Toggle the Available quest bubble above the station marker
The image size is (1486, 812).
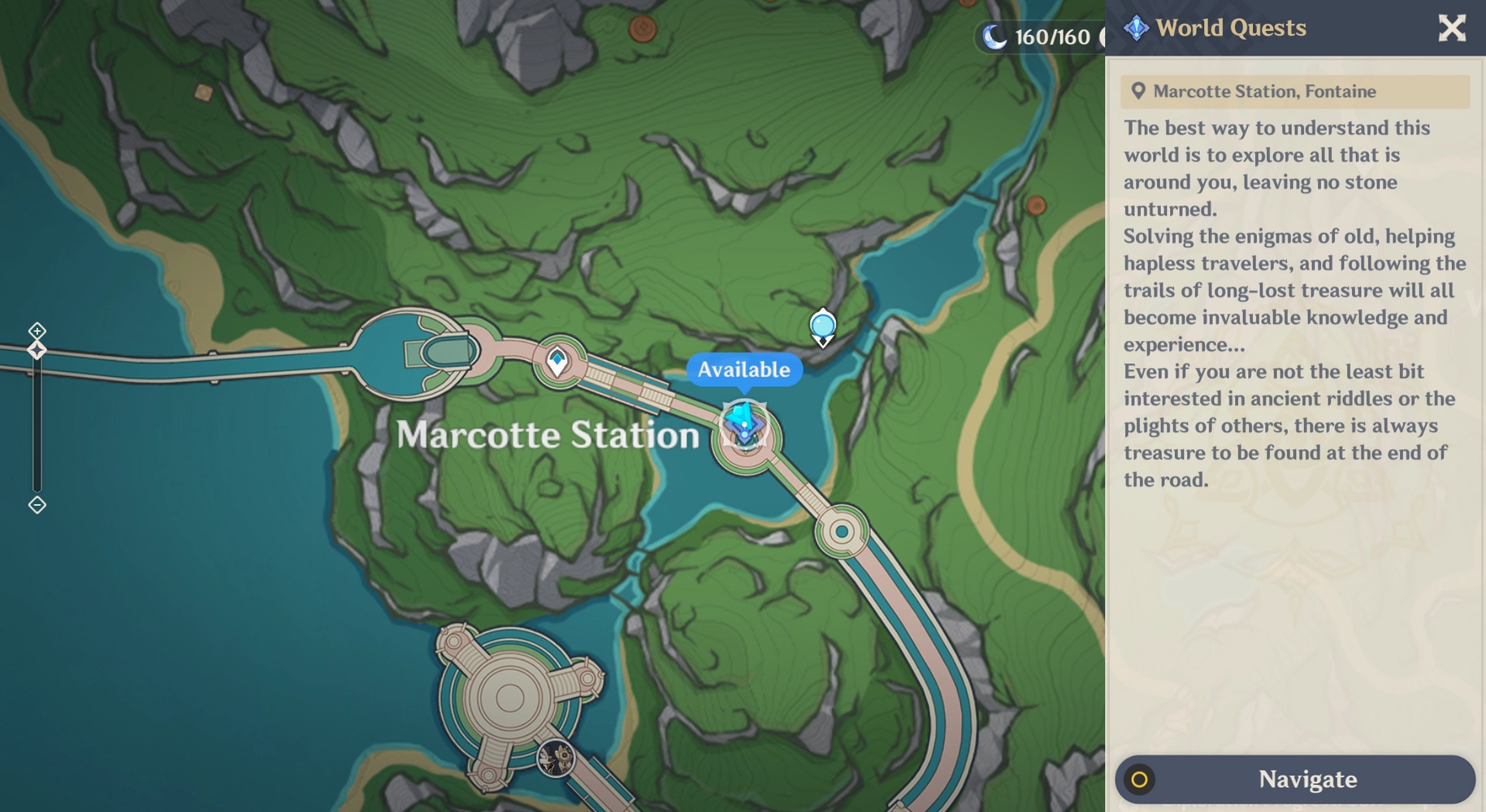744,369
